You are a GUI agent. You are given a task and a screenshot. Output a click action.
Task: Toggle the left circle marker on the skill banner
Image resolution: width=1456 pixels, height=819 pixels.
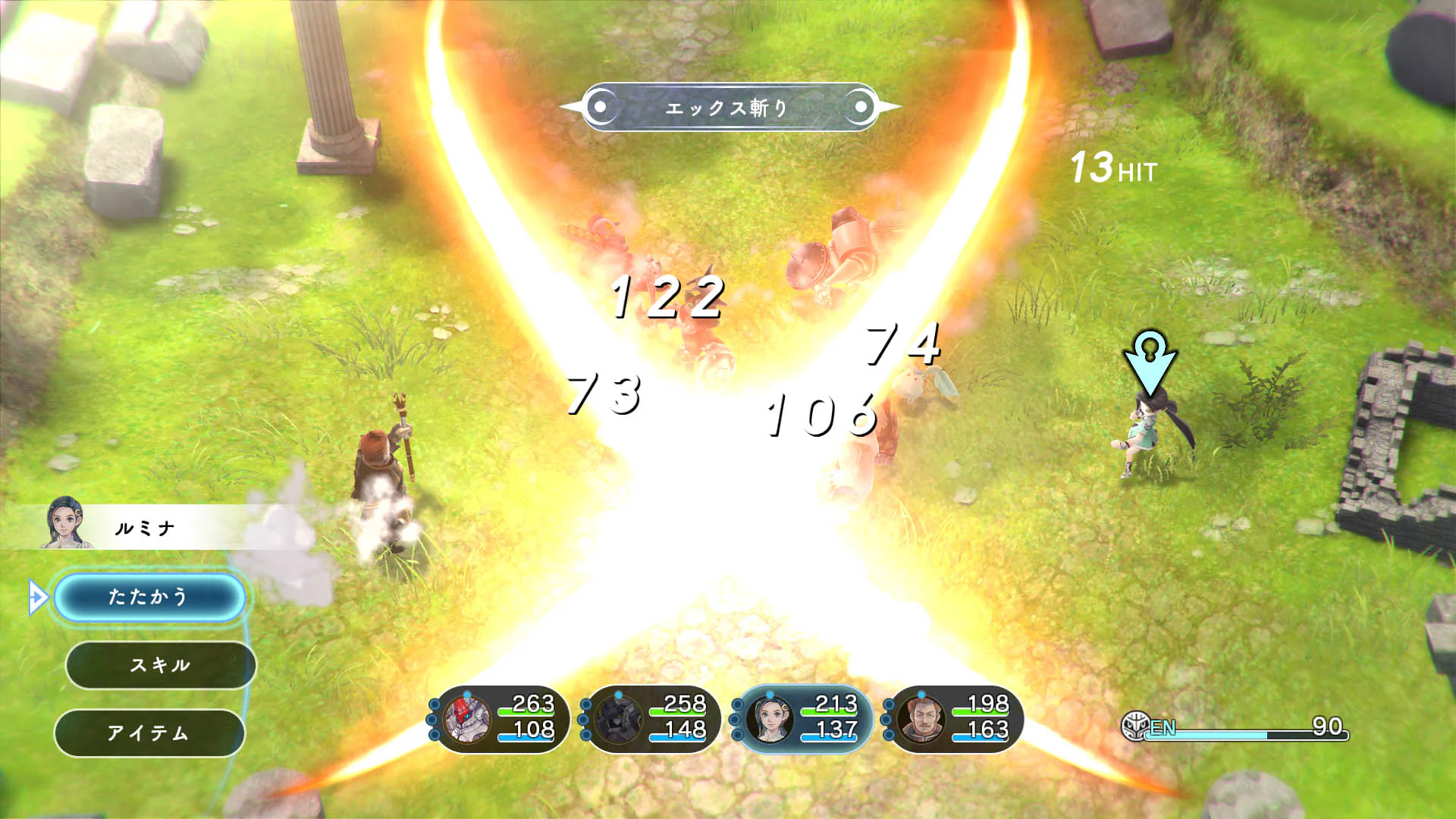(x=601, y=106)
